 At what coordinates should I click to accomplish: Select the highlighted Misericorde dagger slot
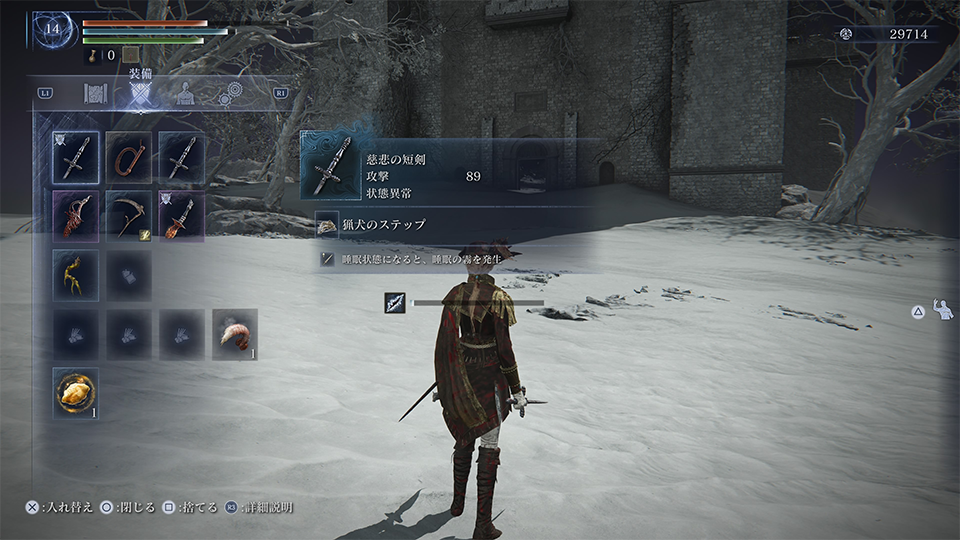(x=76, y=158)
